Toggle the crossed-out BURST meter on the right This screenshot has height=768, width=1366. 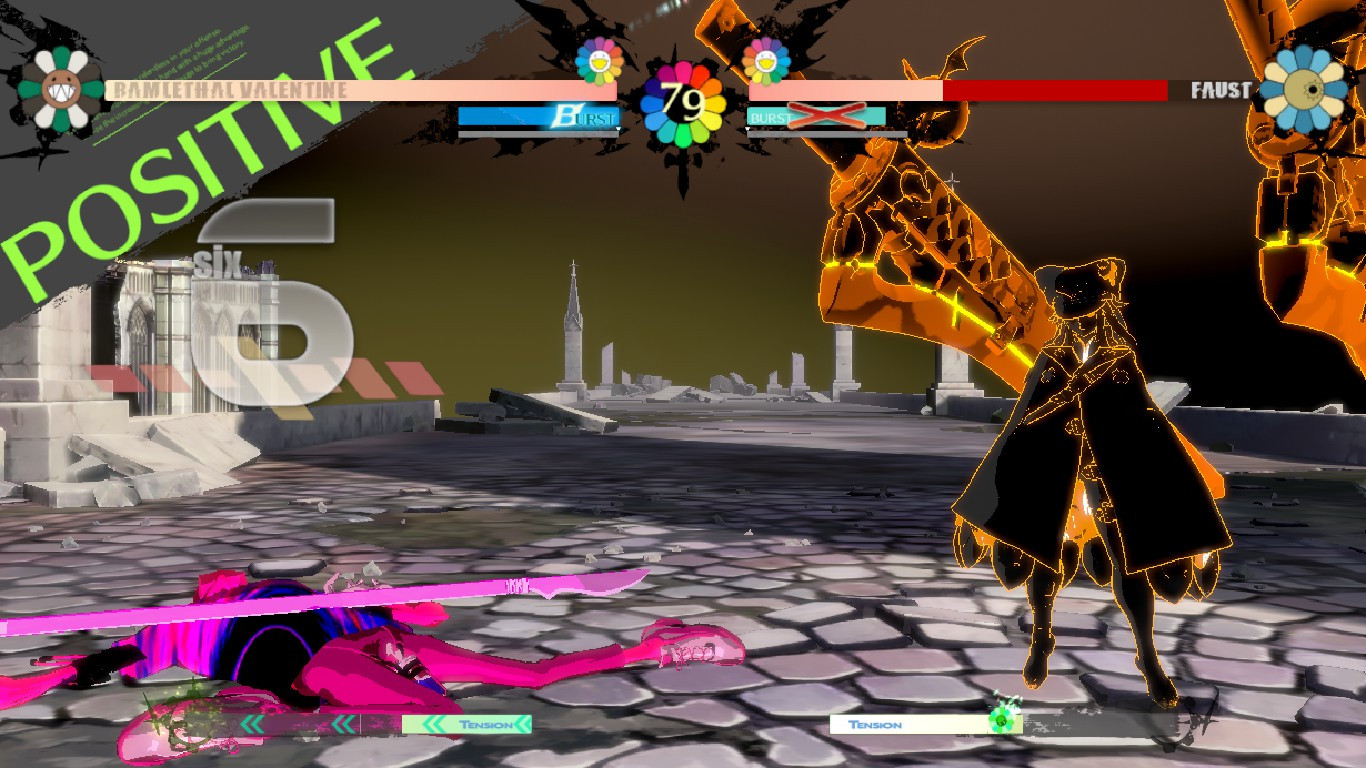coord(815,117)
